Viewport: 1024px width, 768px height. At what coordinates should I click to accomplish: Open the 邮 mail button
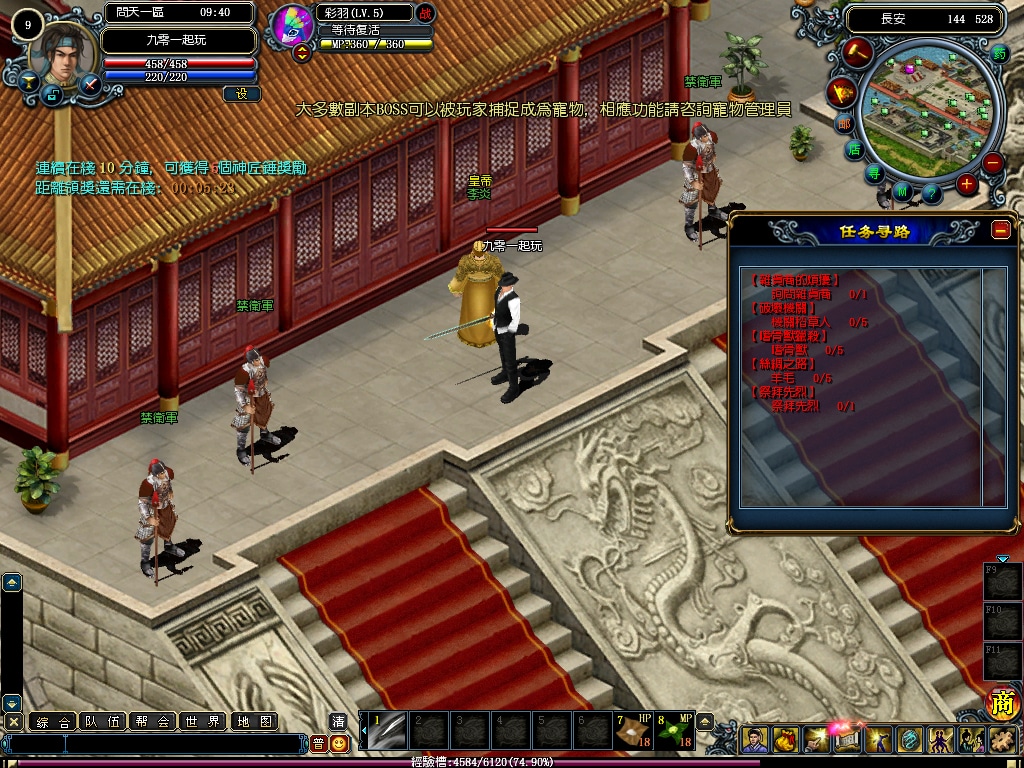point(844,124)
